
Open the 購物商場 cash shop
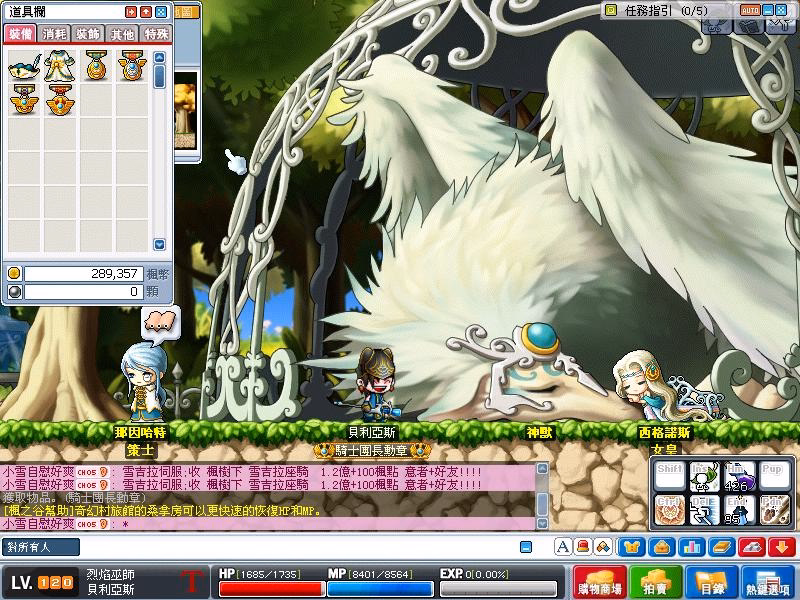[601, 580]
